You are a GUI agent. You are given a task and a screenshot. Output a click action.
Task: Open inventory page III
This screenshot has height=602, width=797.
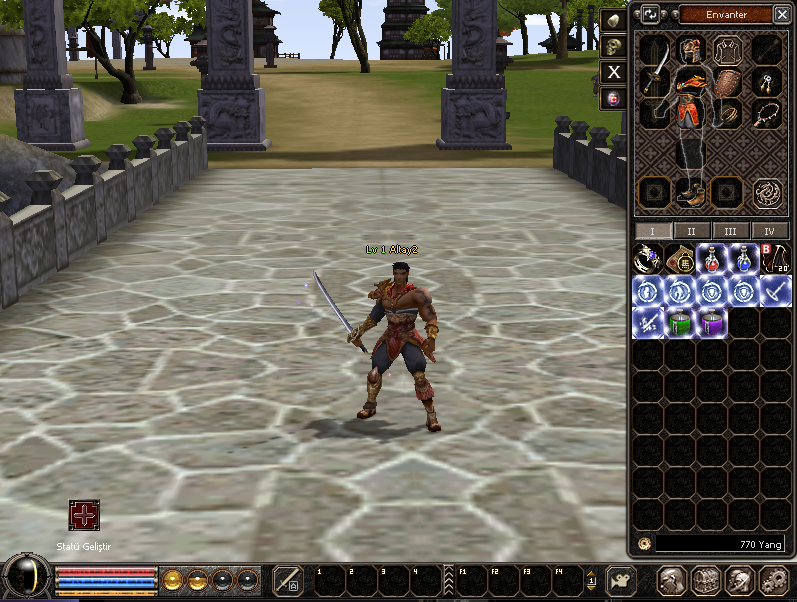pos(731,231)
